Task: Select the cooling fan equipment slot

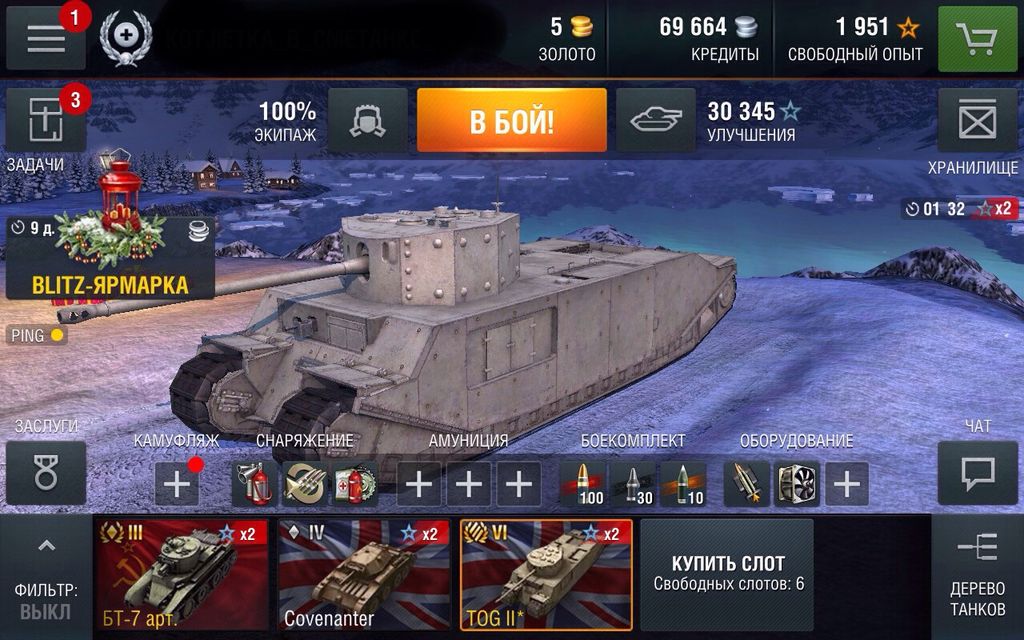Action: [797, 484]
